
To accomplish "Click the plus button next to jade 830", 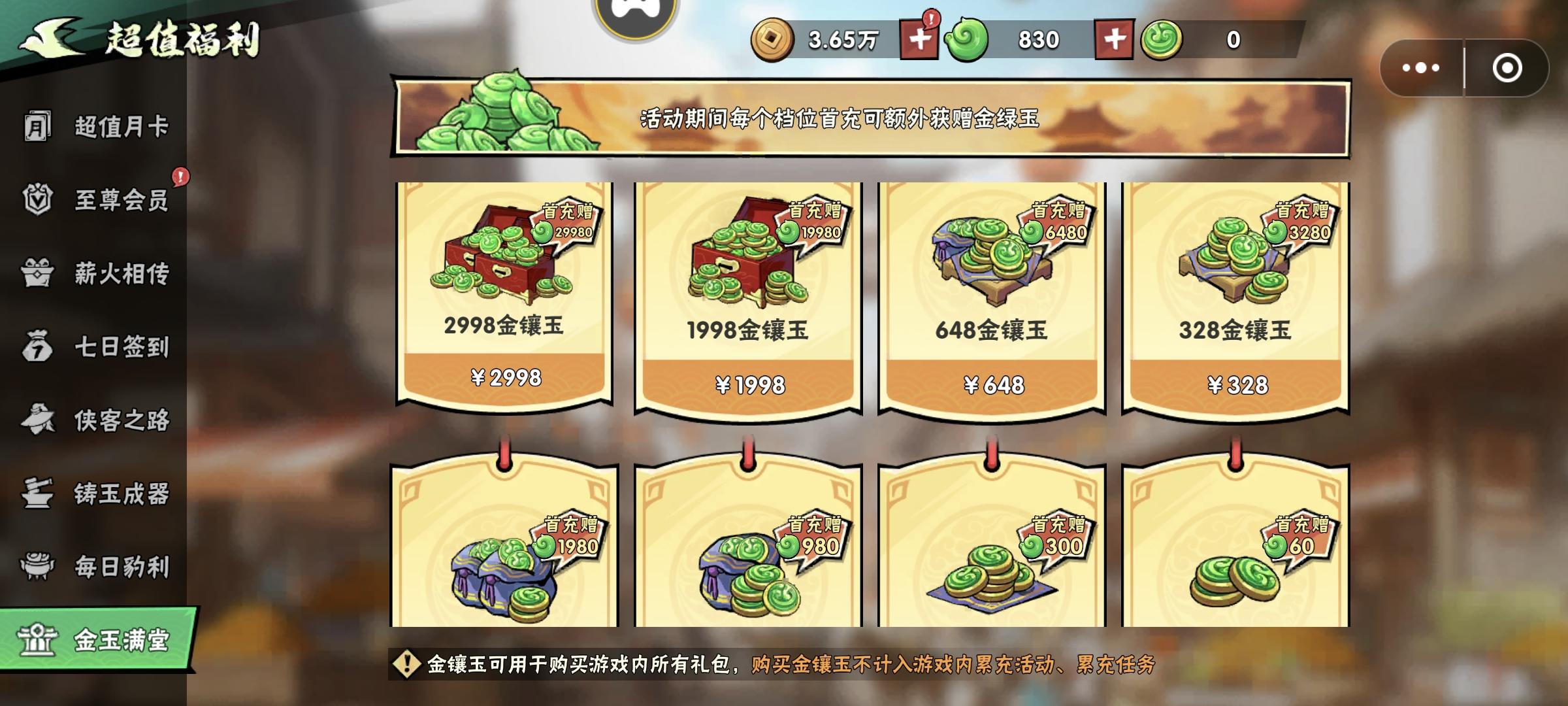I will pos(1114,38).
